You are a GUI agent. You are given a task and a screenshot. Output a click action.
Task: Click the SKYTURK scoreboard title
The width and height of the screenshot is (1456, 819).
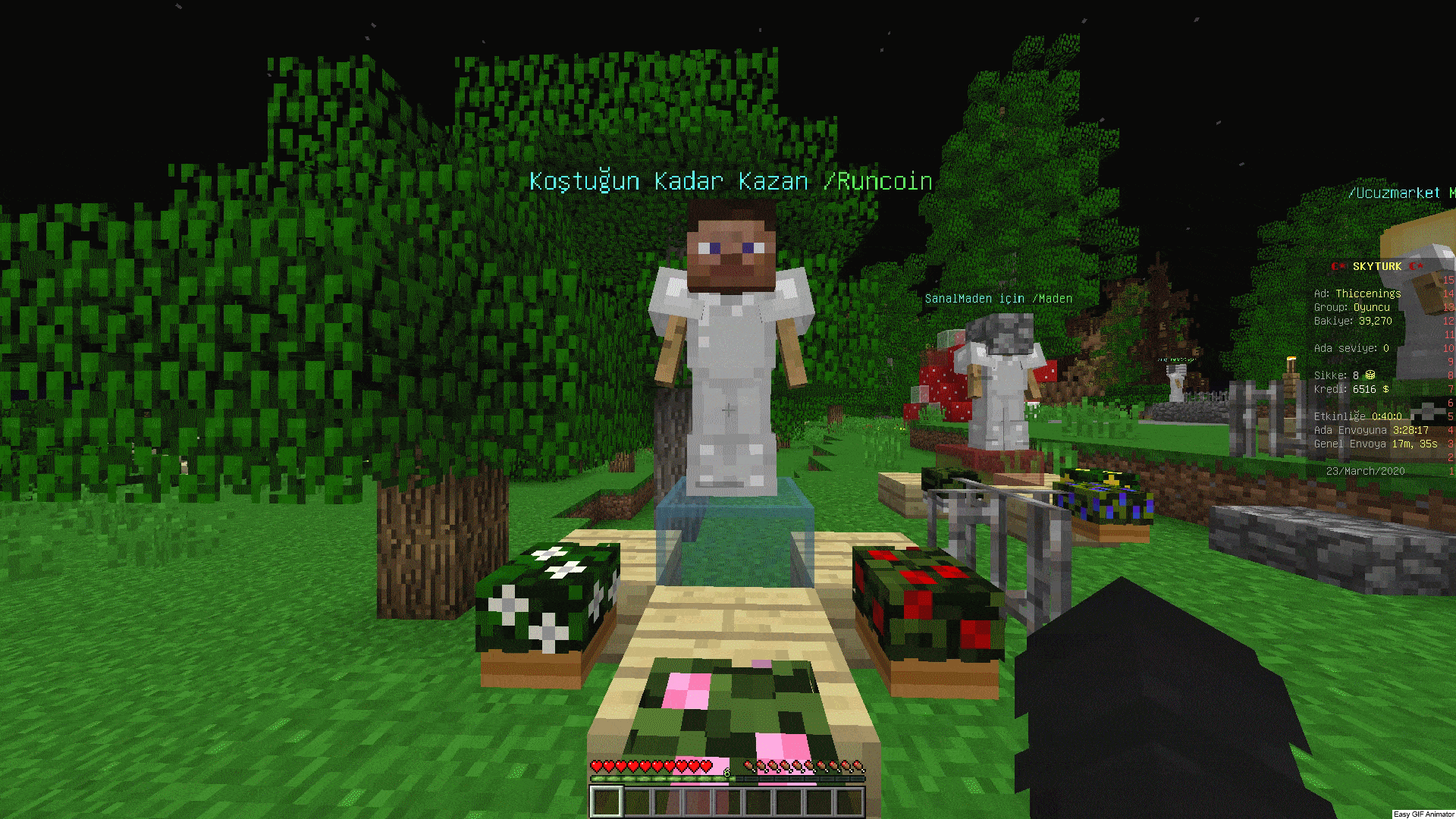[1376, 265]
